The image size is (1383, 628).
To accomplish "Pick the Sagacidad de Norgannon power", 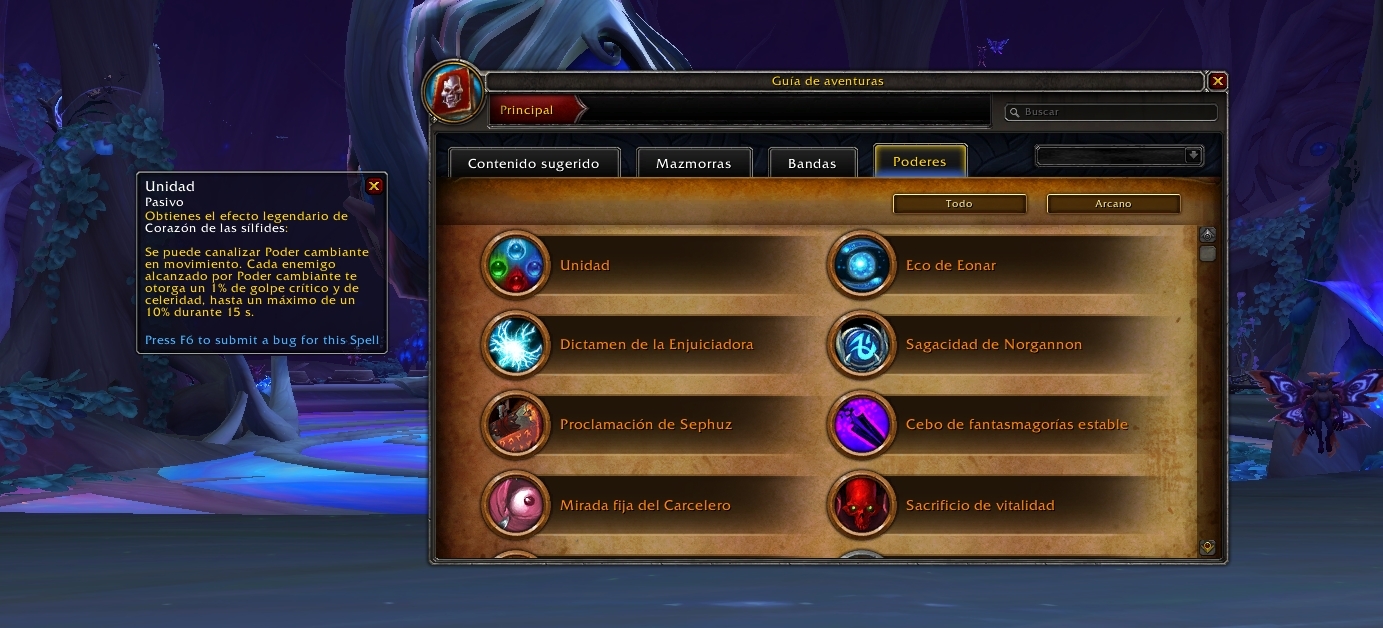I will [993, 345].
